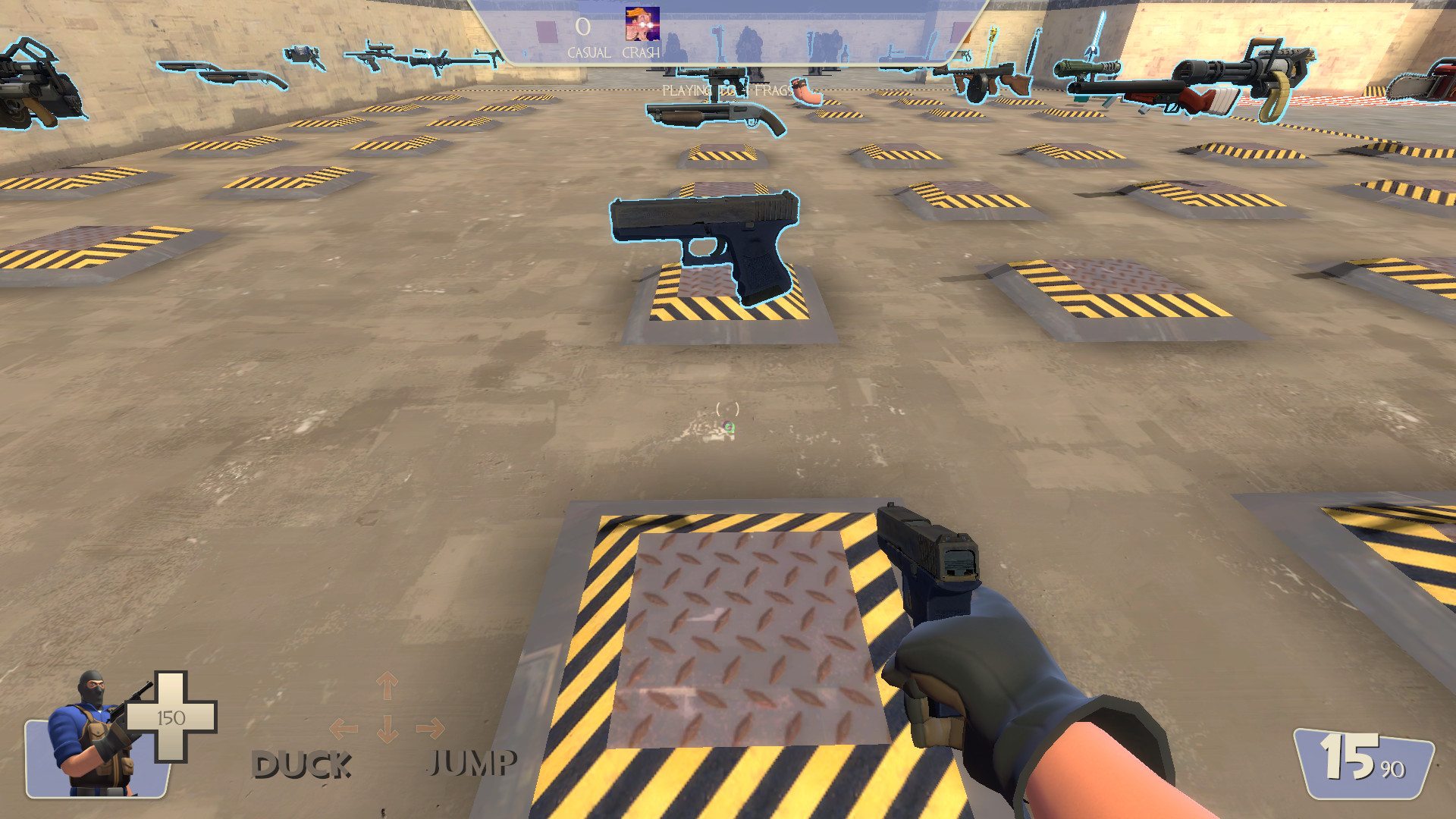Image resolution: width=1456 pixels, height=819 pixels.
Task: Click the upward movement arrow hint
Action: click(387, 686)
